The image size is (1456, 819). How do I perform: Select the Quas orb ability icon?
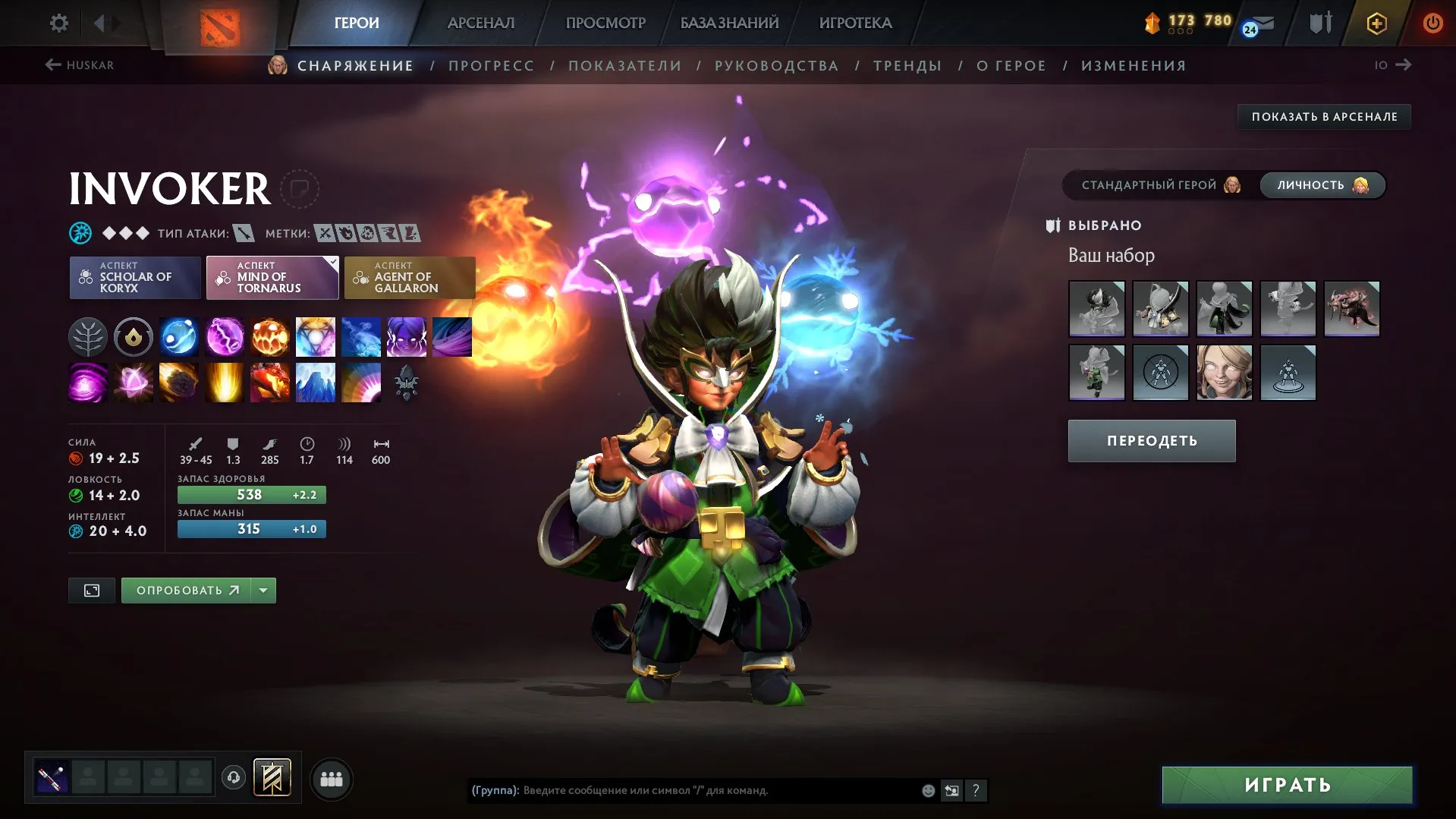pyautogui.click(x=179, y=336)
